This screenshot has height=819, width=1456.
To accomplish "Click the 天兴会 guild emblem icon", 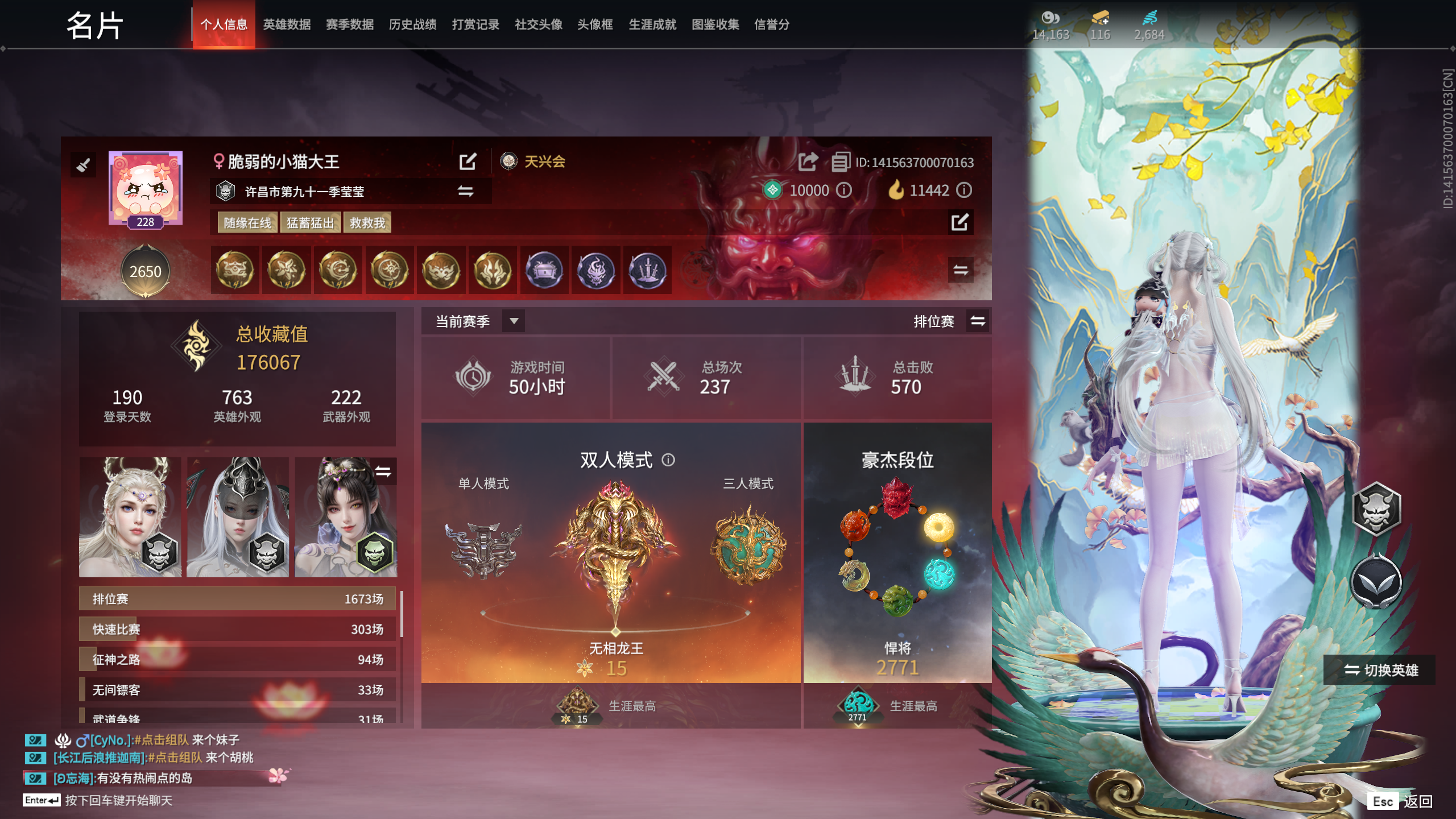I will click(x=508, y=162).
